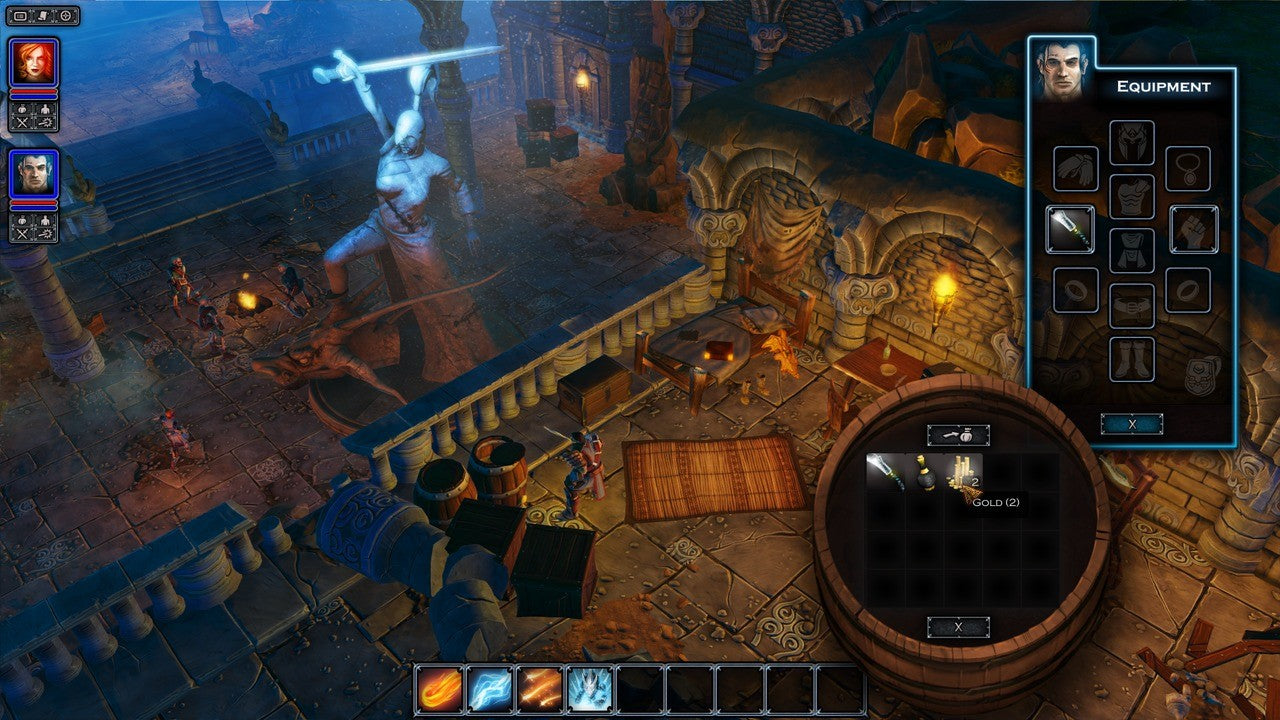The image size is (1280, 720).
Task: Open the map icon in the top-left toolbar
Action: [63, 15]
